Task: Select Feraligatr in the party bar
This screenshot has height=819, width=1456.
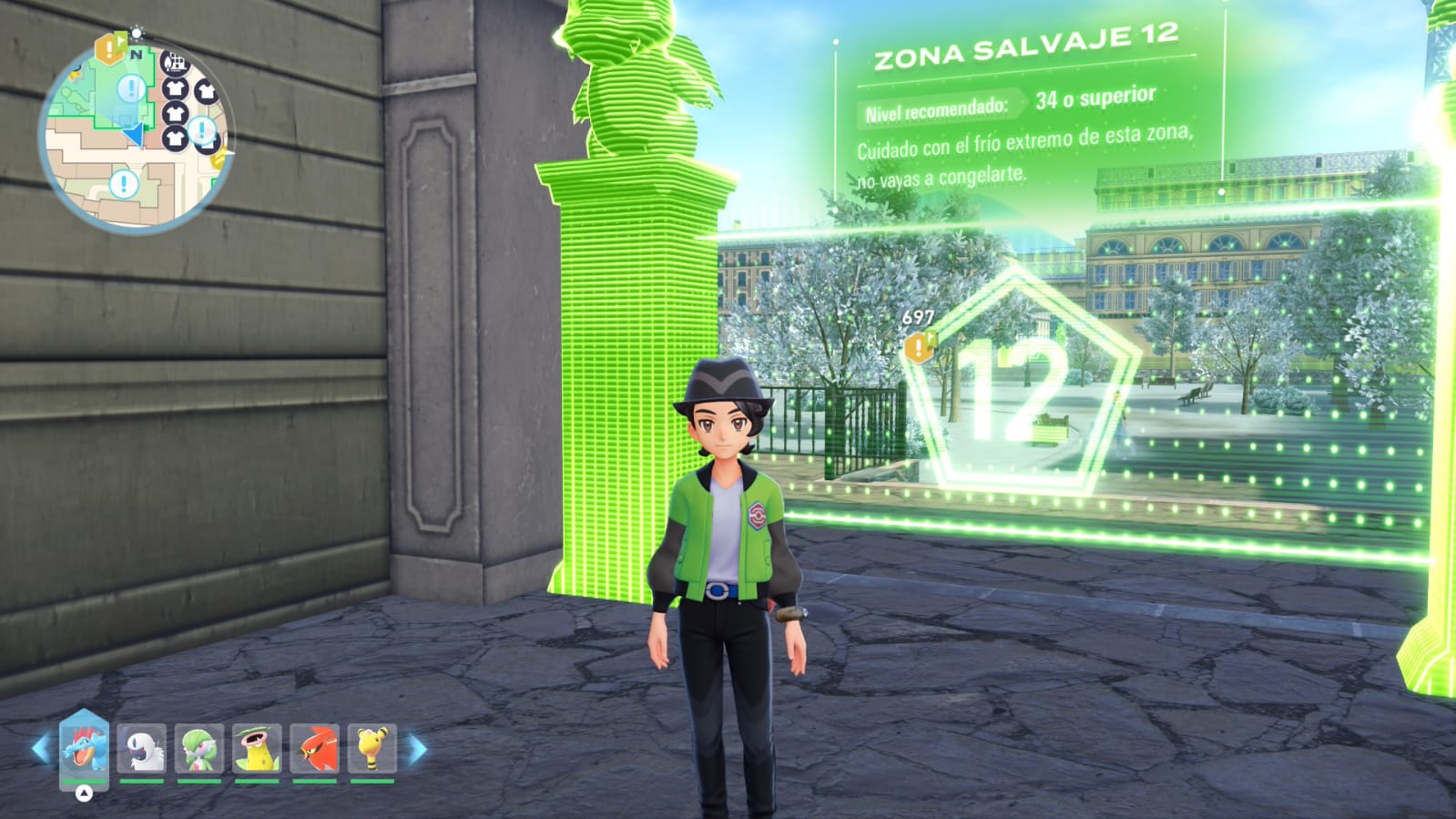Action: [84, 749]
